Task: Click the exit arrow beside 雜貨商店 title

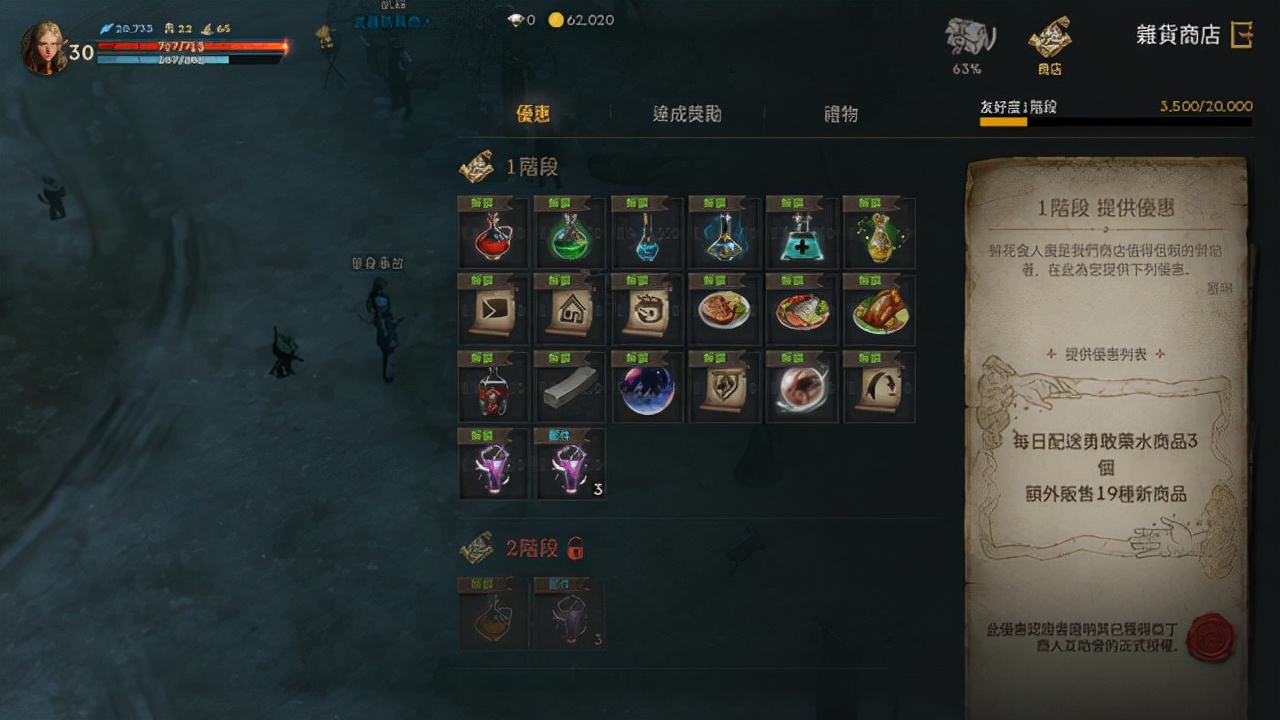Action: 1243,33
